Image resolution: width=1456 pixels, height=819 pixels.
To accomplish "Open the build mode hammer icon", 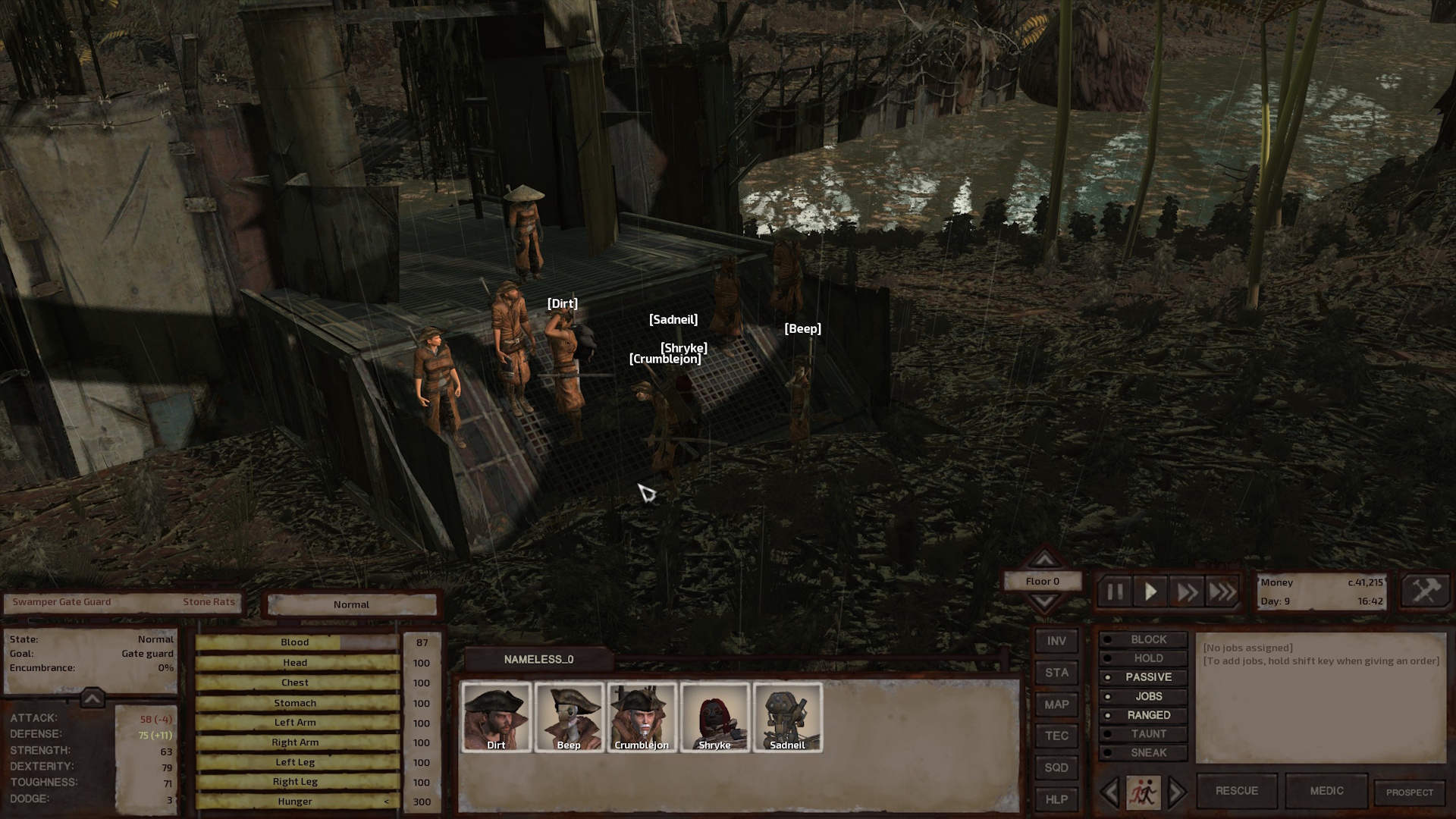I will 1425,591.
